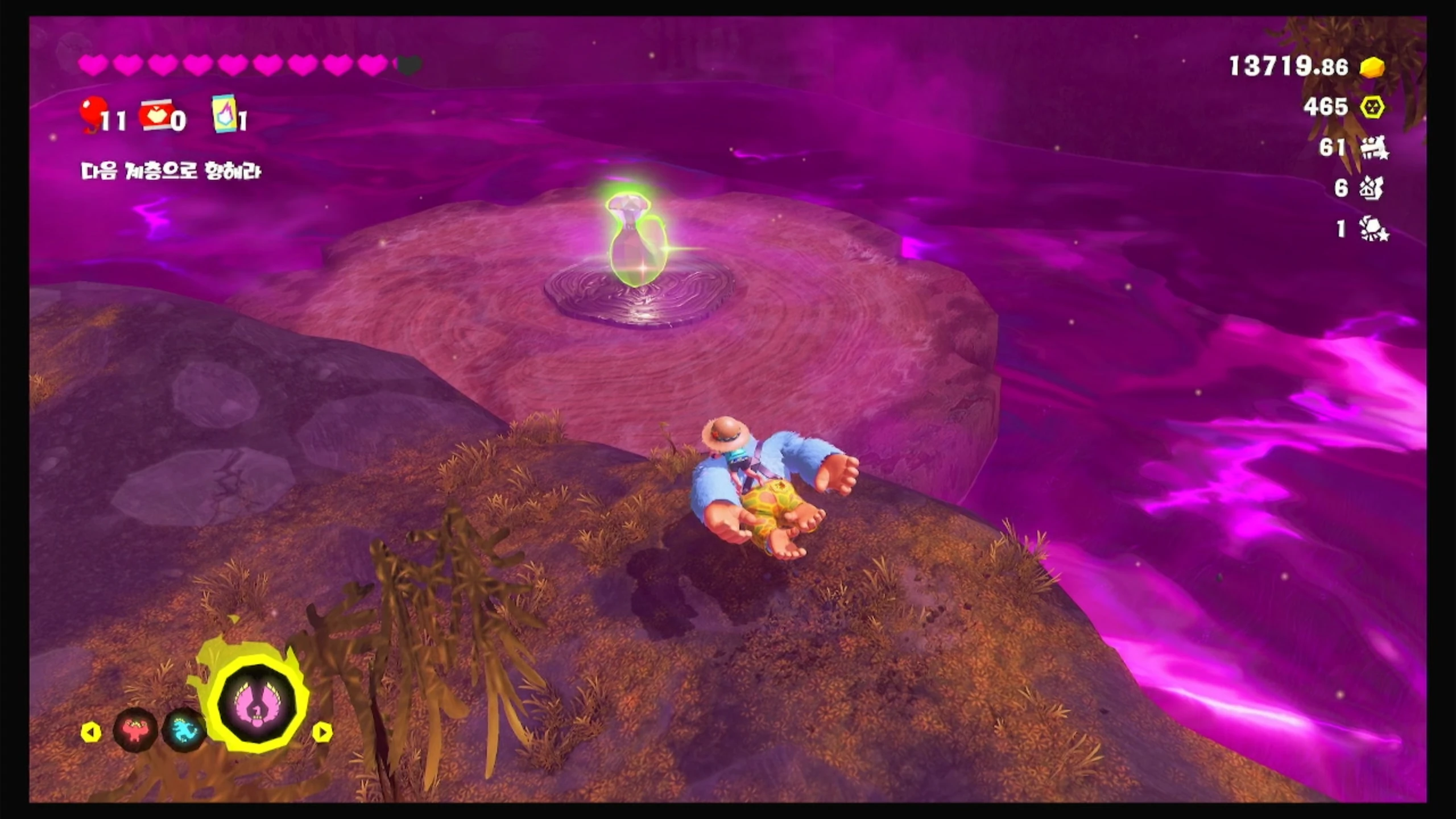Cycle transformations with the right arrow
Viewport: 1456px width, 819px height.
tap(322, 732)
